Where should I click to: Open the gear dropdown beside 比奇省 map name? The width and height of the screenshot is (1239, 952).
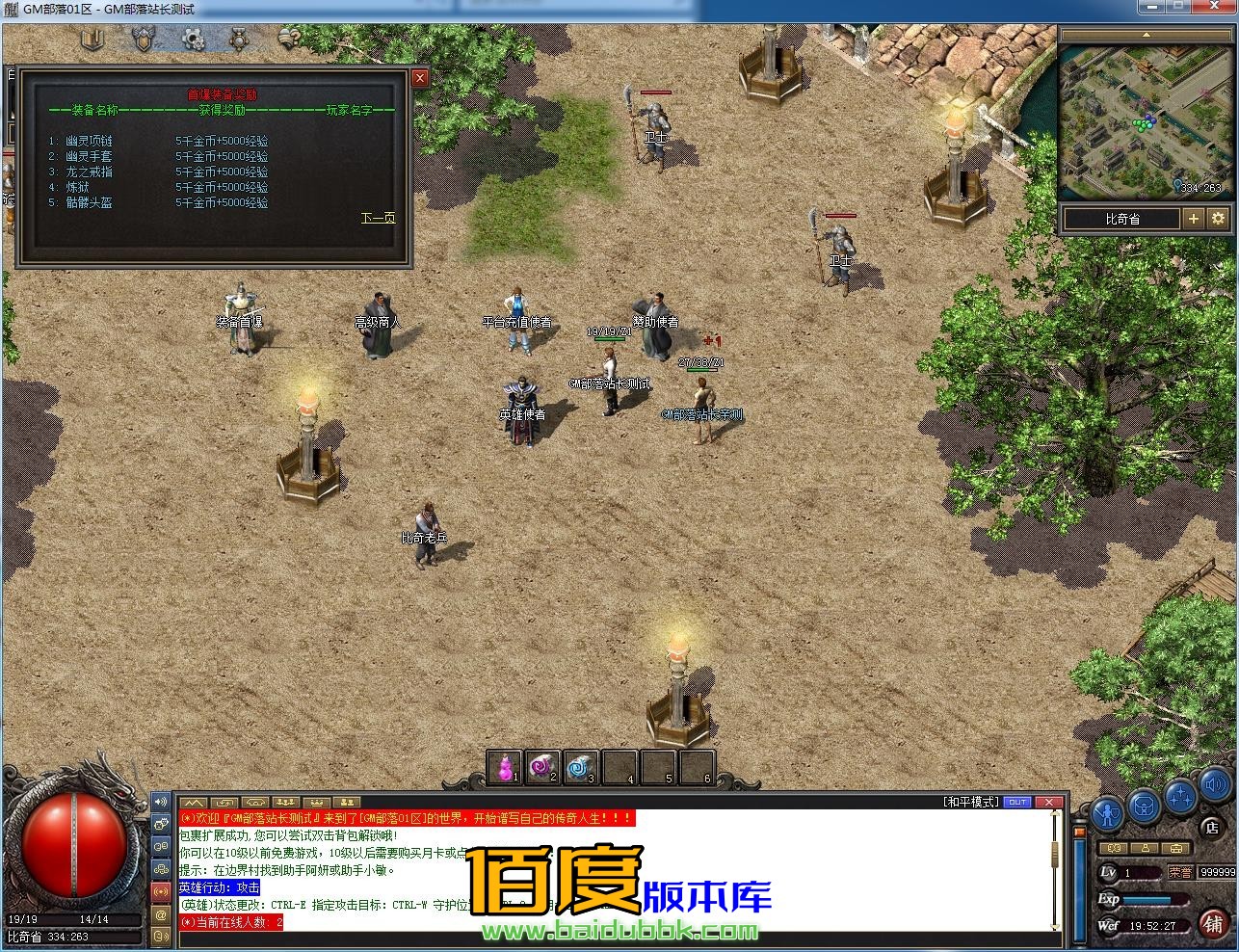pyautogui.click(x=1218, y=219)
